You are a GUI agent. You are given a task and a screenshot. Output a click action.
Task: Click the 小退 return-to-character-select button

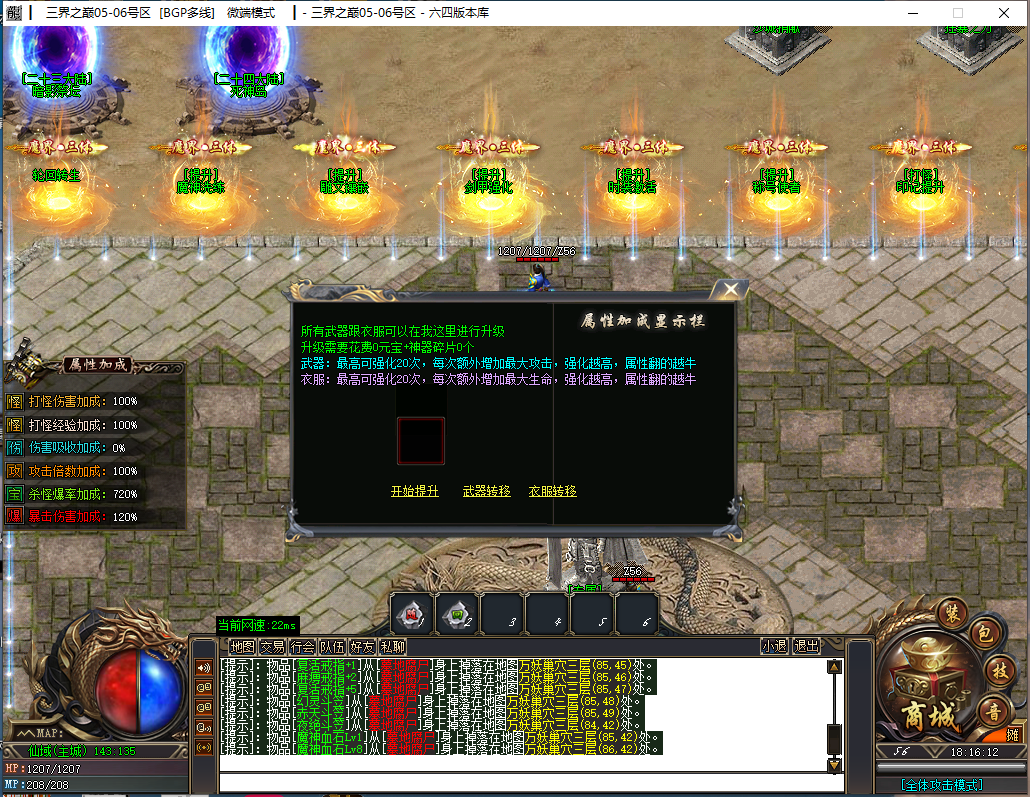coord(774,646)
